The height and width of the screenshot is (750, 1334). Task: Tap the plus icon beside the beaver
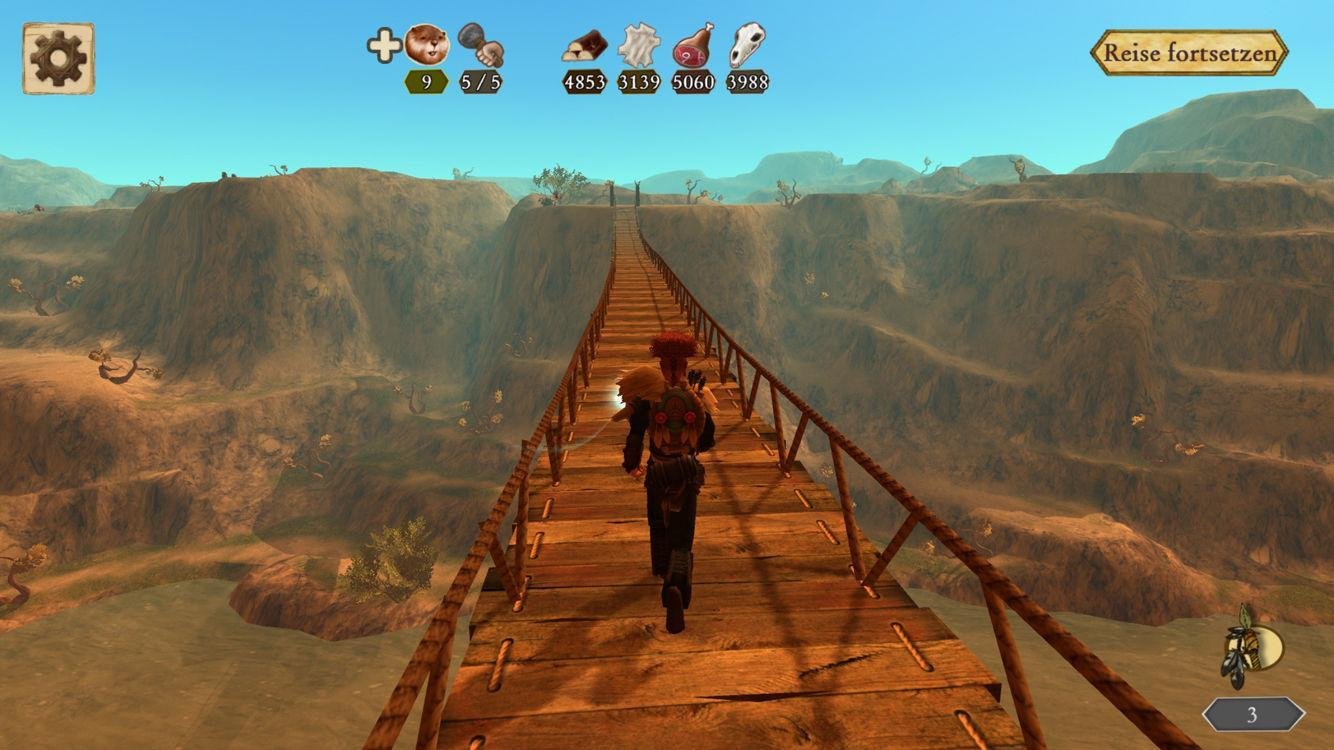383,46
